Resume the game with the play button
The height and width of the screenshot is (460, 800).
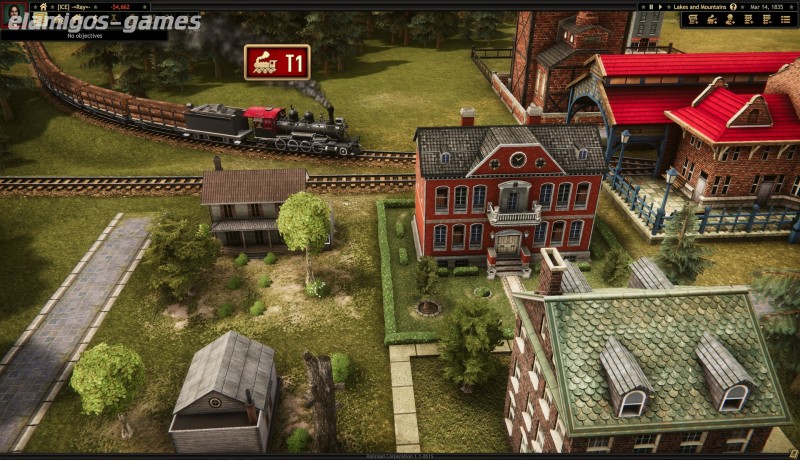tap(659, 6)
